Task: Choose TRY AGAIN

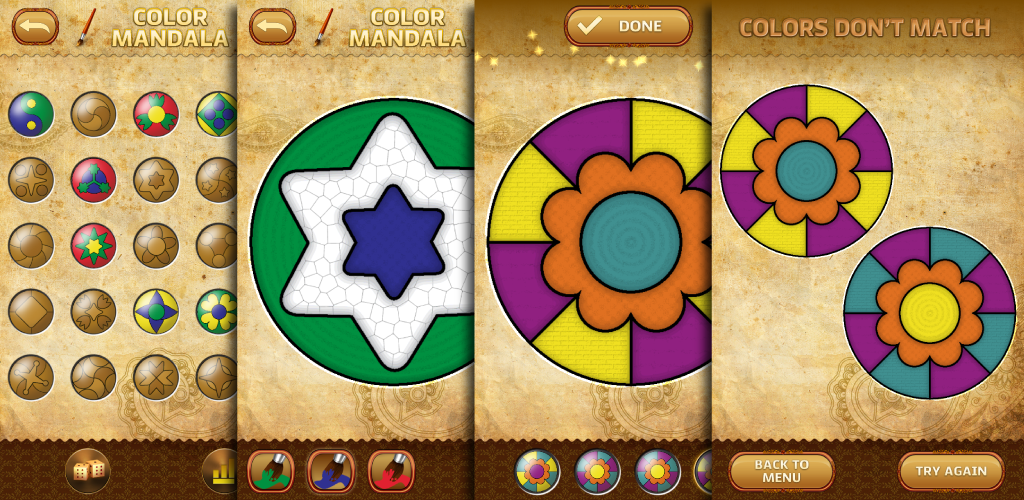Action: 950,471
